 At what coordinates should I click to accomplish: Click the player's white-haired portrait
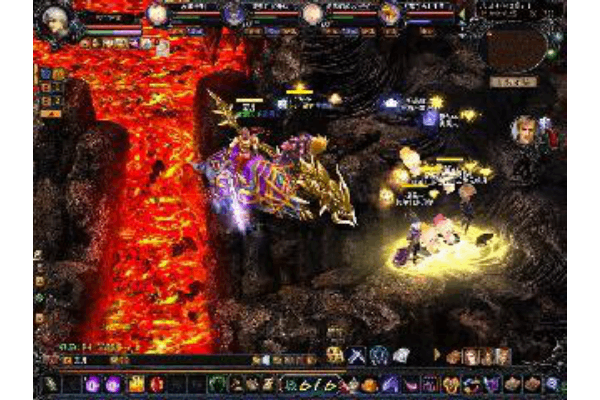click(x=58, y=21)
